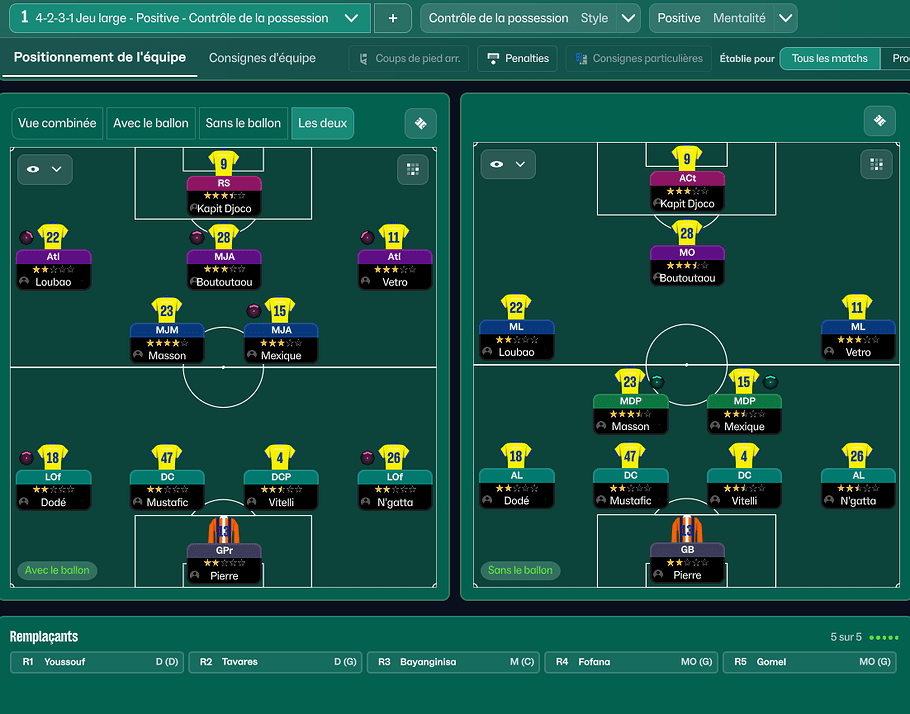Switch to Consignes d'équipe tab
The image size is (910, 714).
[262, 58]
